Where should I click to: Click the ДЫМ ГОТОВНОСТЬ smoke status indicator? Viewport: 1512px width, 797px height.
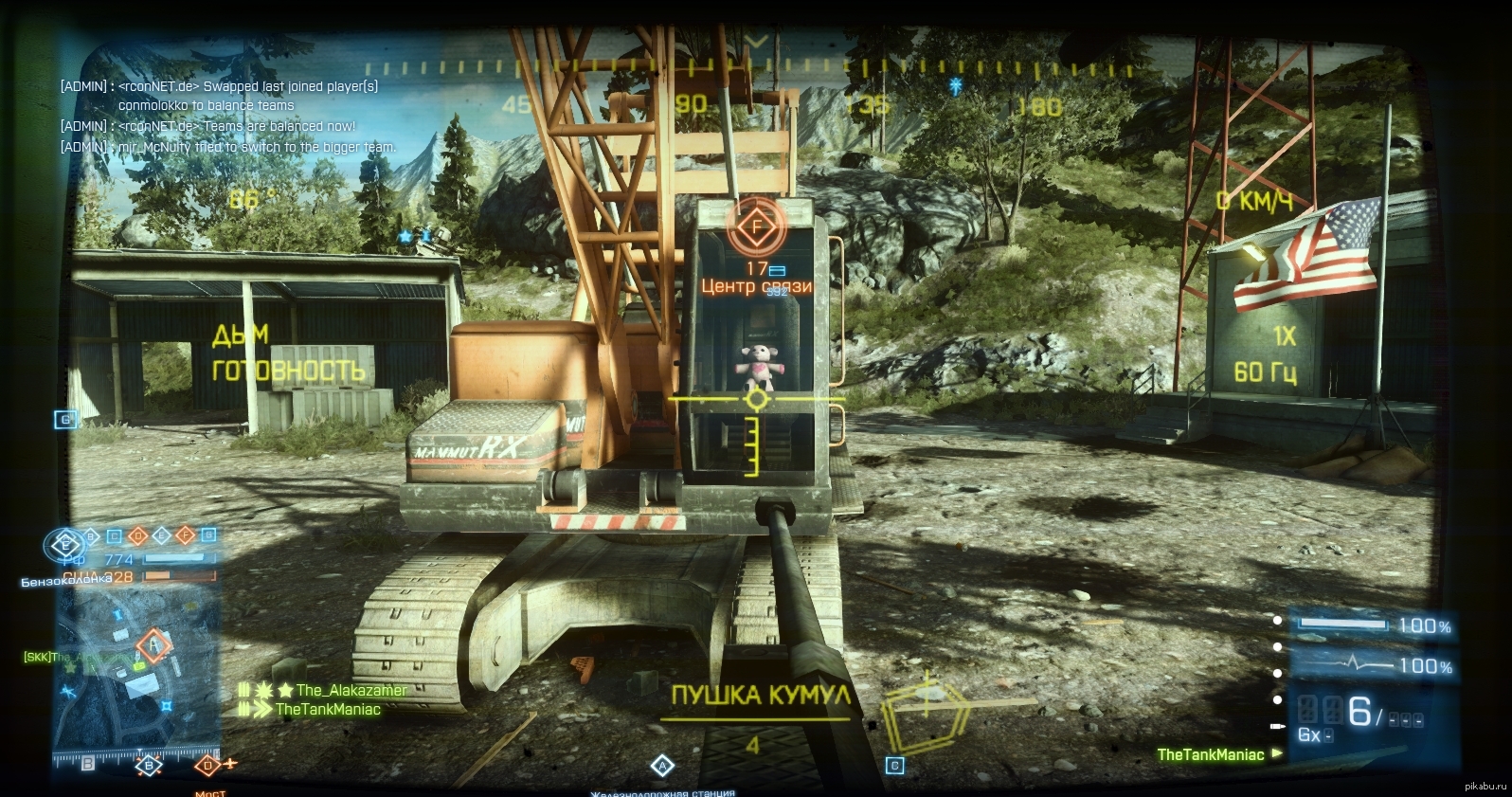[286, 353]
